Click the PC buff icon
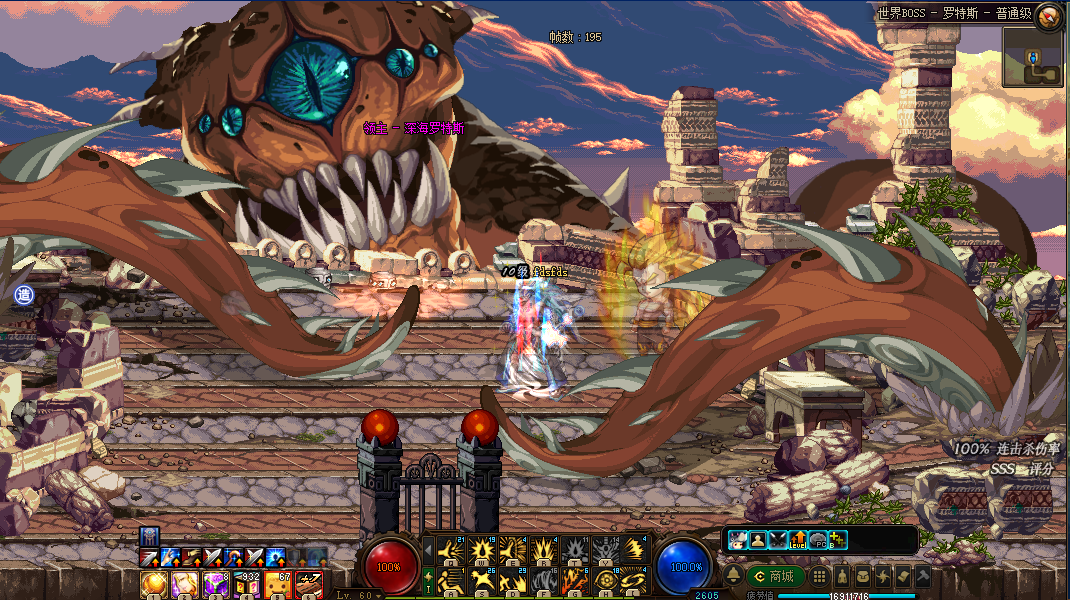The width and height of the screenshot is (1070, 600). 818,540
